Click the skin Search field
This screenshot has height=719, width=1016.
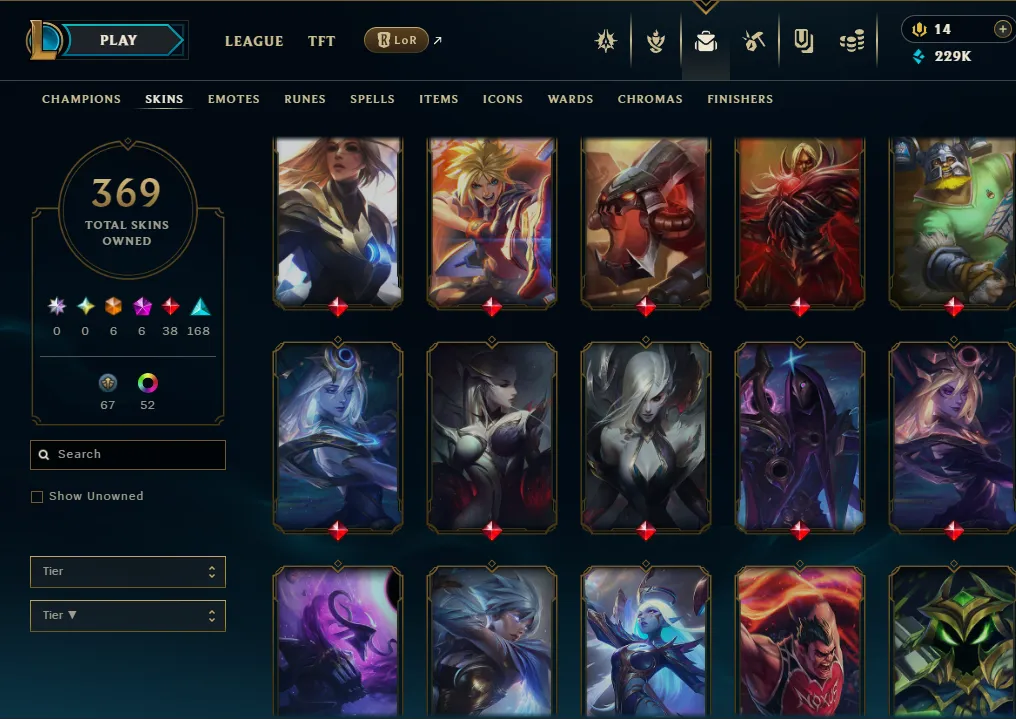(x=128, y=454)
